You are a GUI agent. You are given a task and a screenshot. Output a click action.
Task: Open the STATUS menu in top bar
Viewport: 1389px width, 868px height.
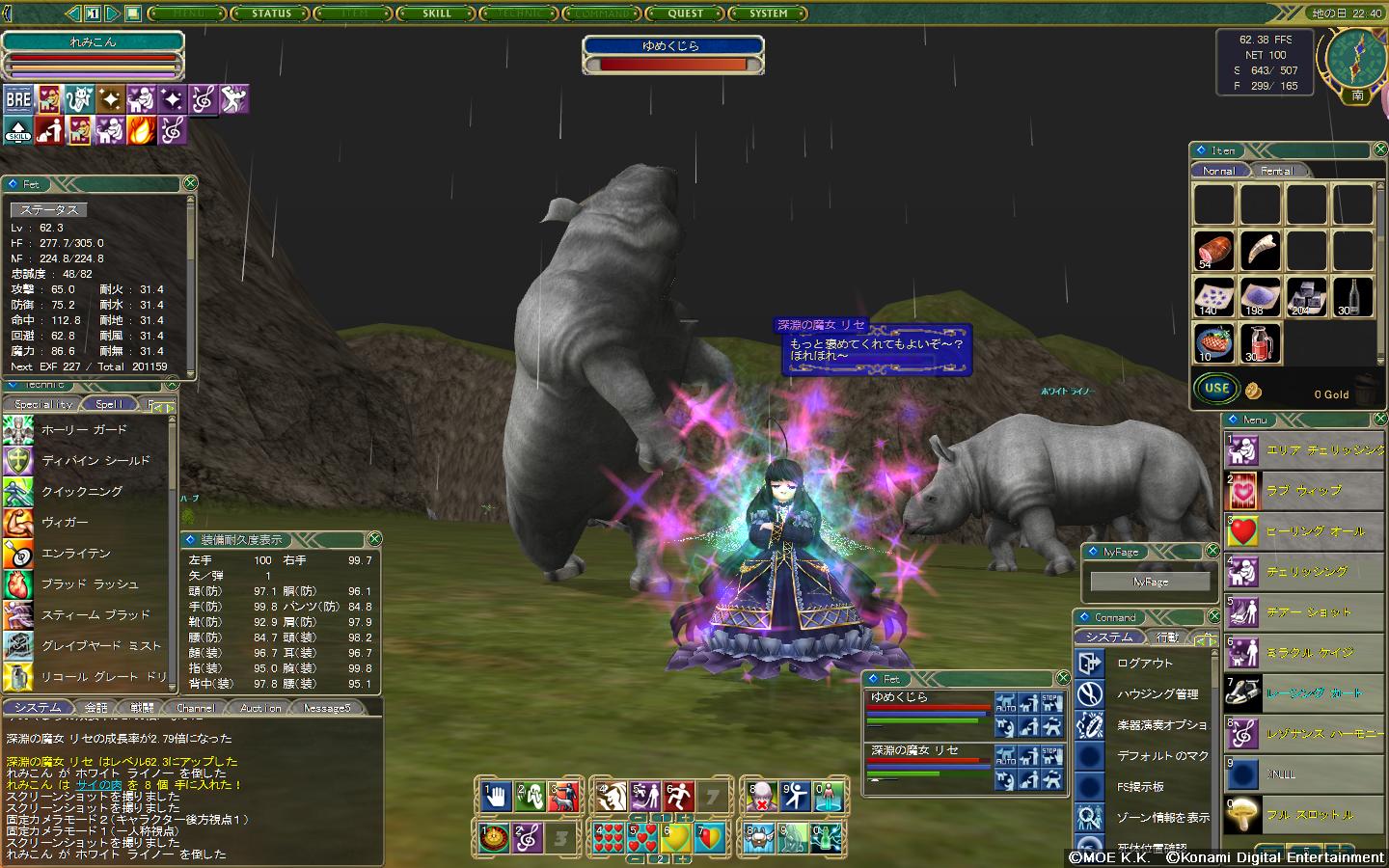271,14
